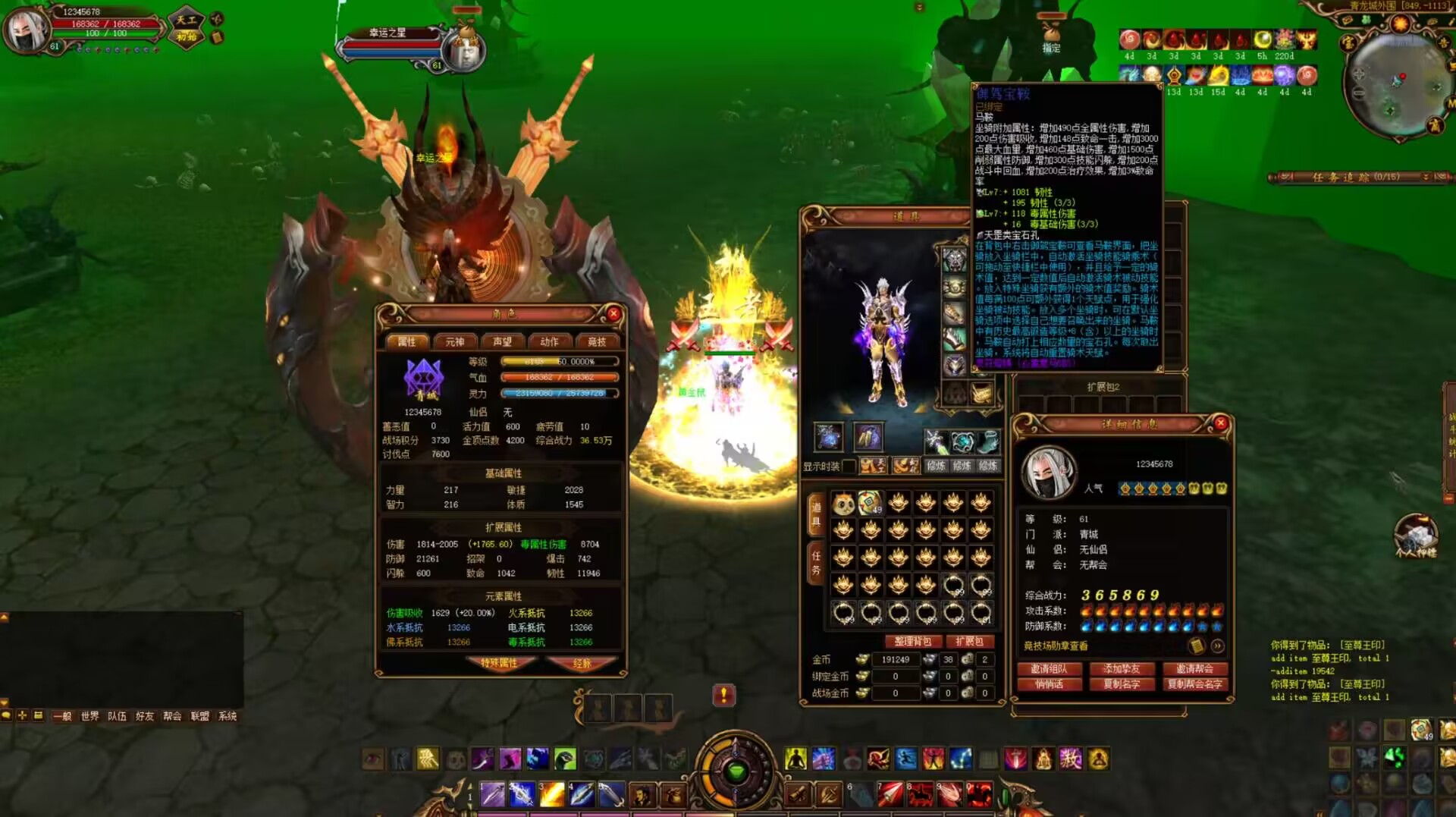The width and height of the screenshot is (1456, 817).
Task: Close the 详细信息 details window
Action: (x=1220, y=423)
